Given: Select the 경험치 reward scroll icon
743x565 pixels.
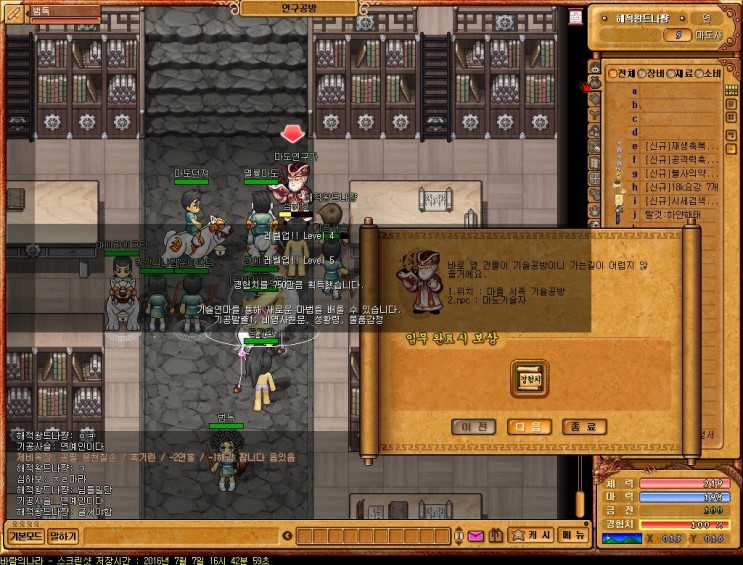Looking at the screenshot, I should click(529, 379).
